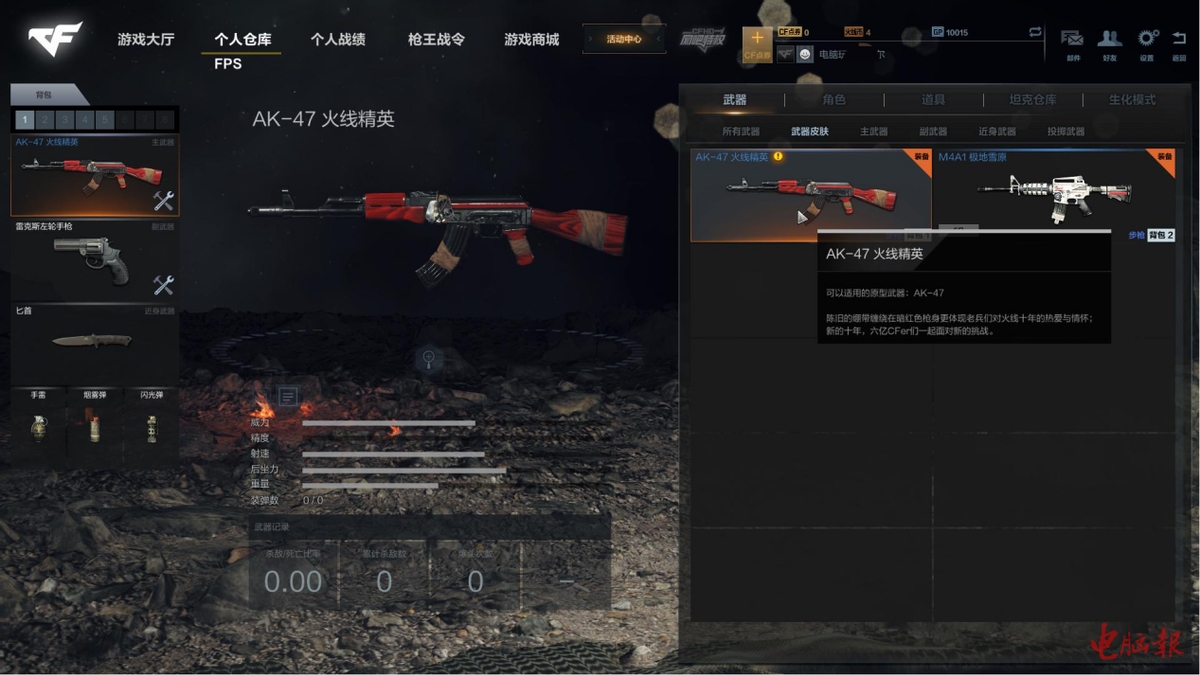
Task: Open the 邮件 mail inbox
Action: (x=1072, y=42)
